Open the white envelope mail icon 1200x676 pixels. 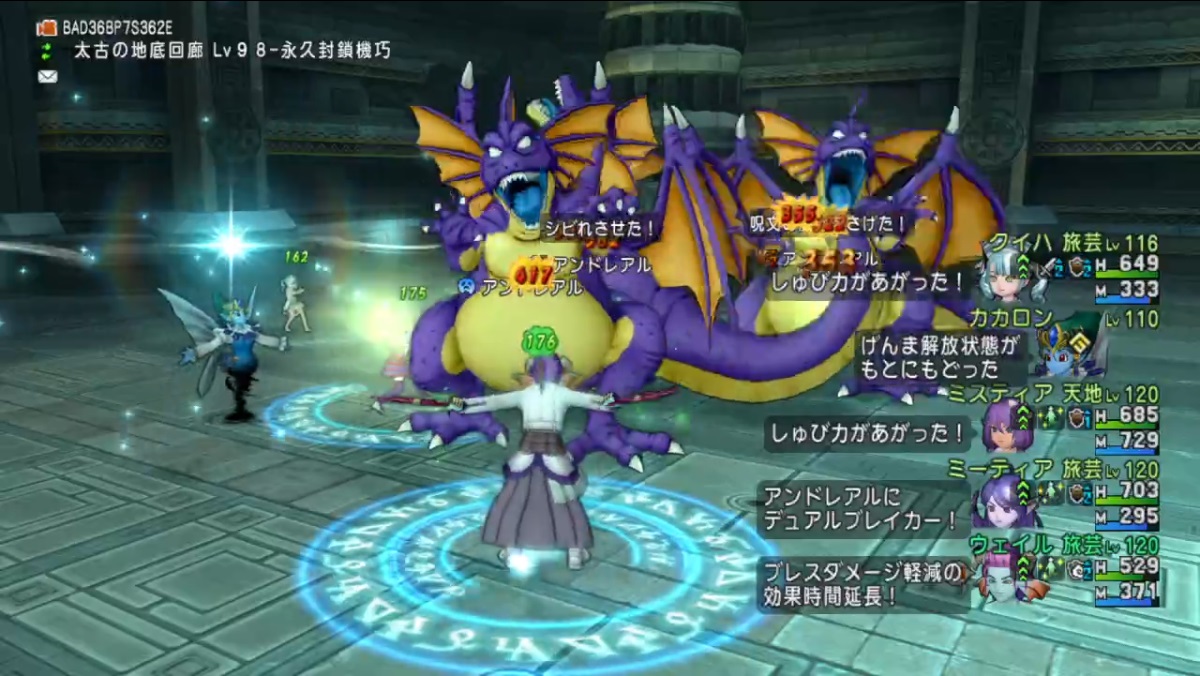[46, 75]
